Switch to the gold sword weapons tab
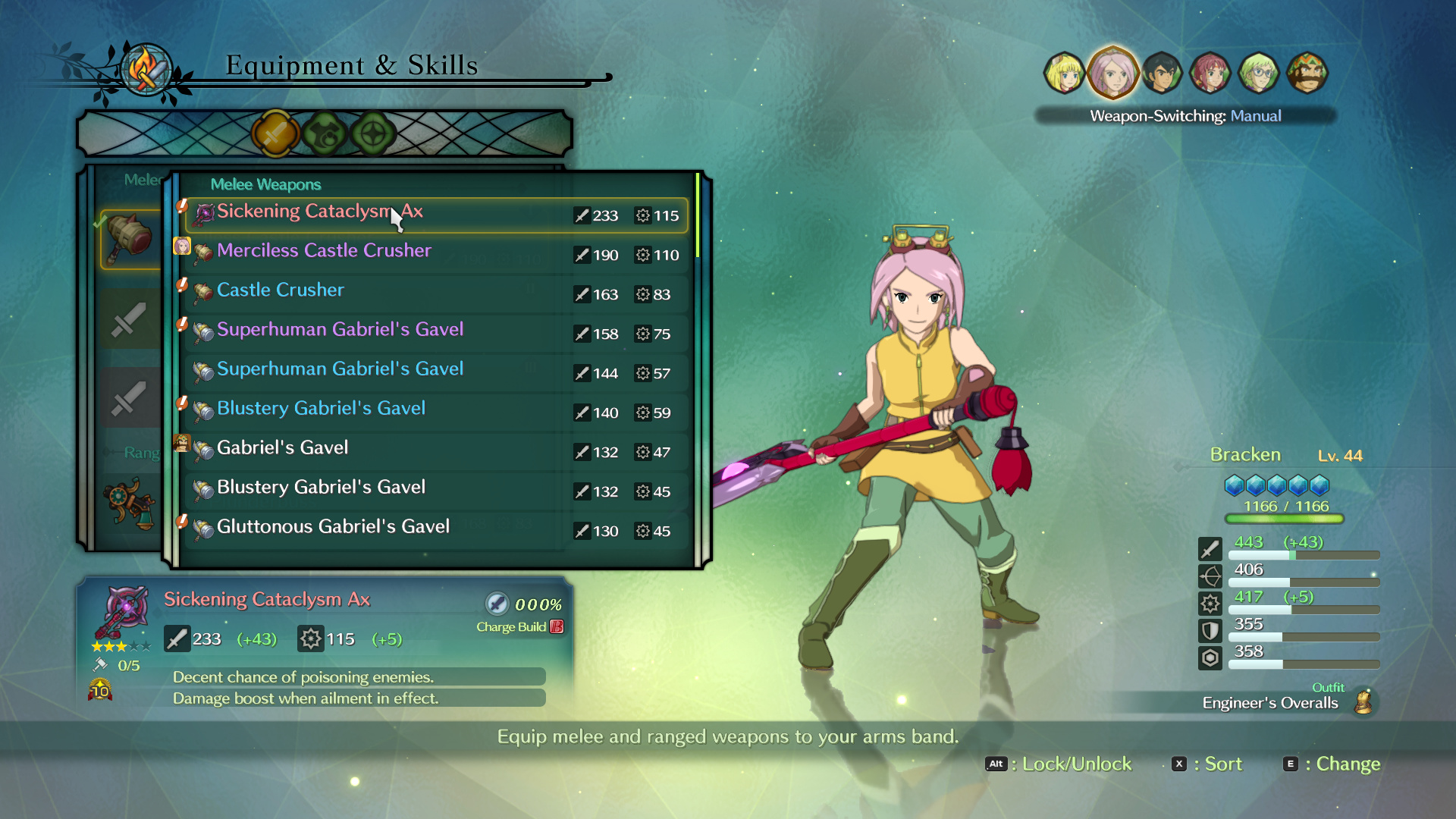Image resolution: width=1456 pixels, height=819 pixels. tap(275, 134)
